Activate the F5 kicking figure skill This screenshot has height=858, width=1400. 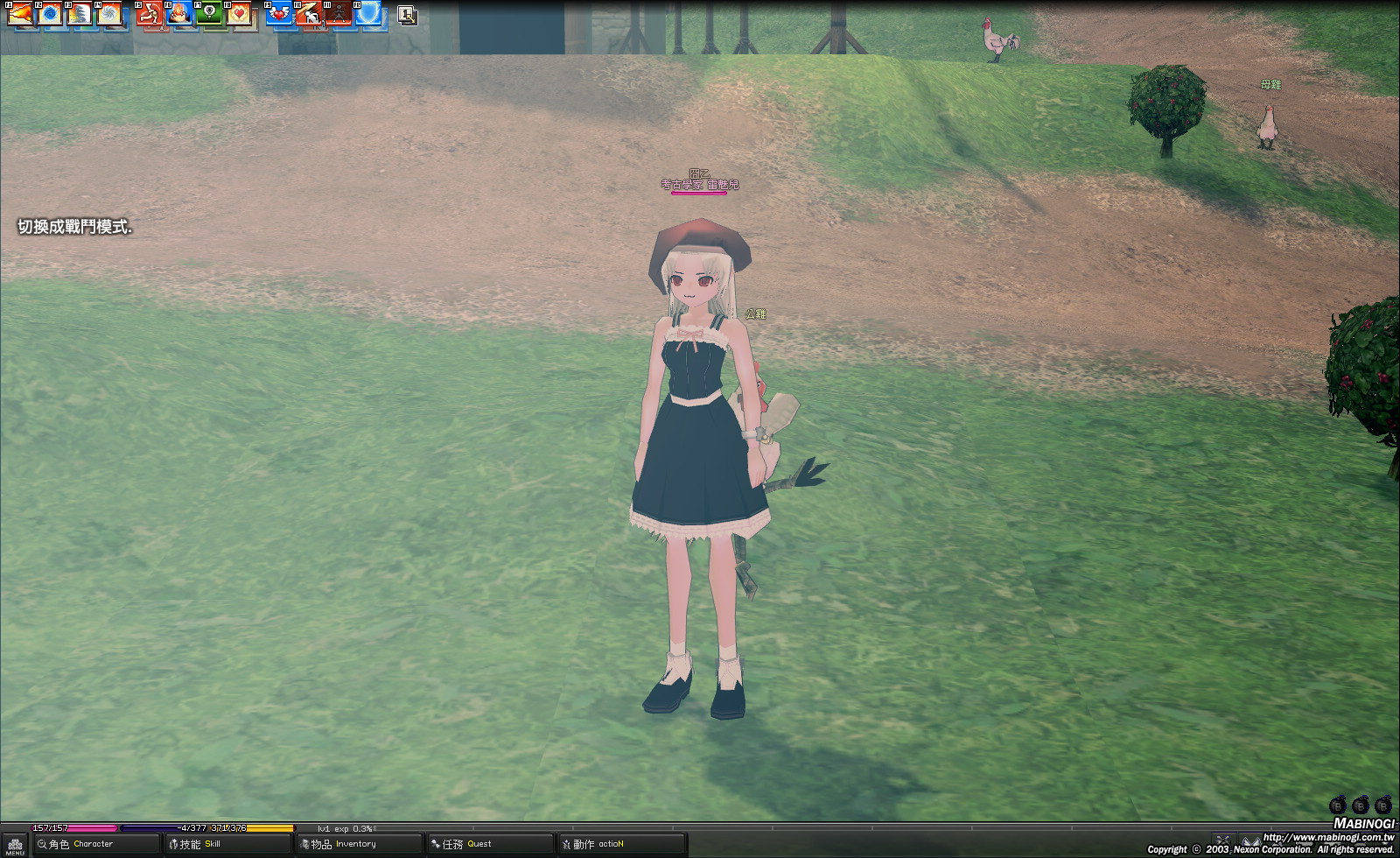150,14
